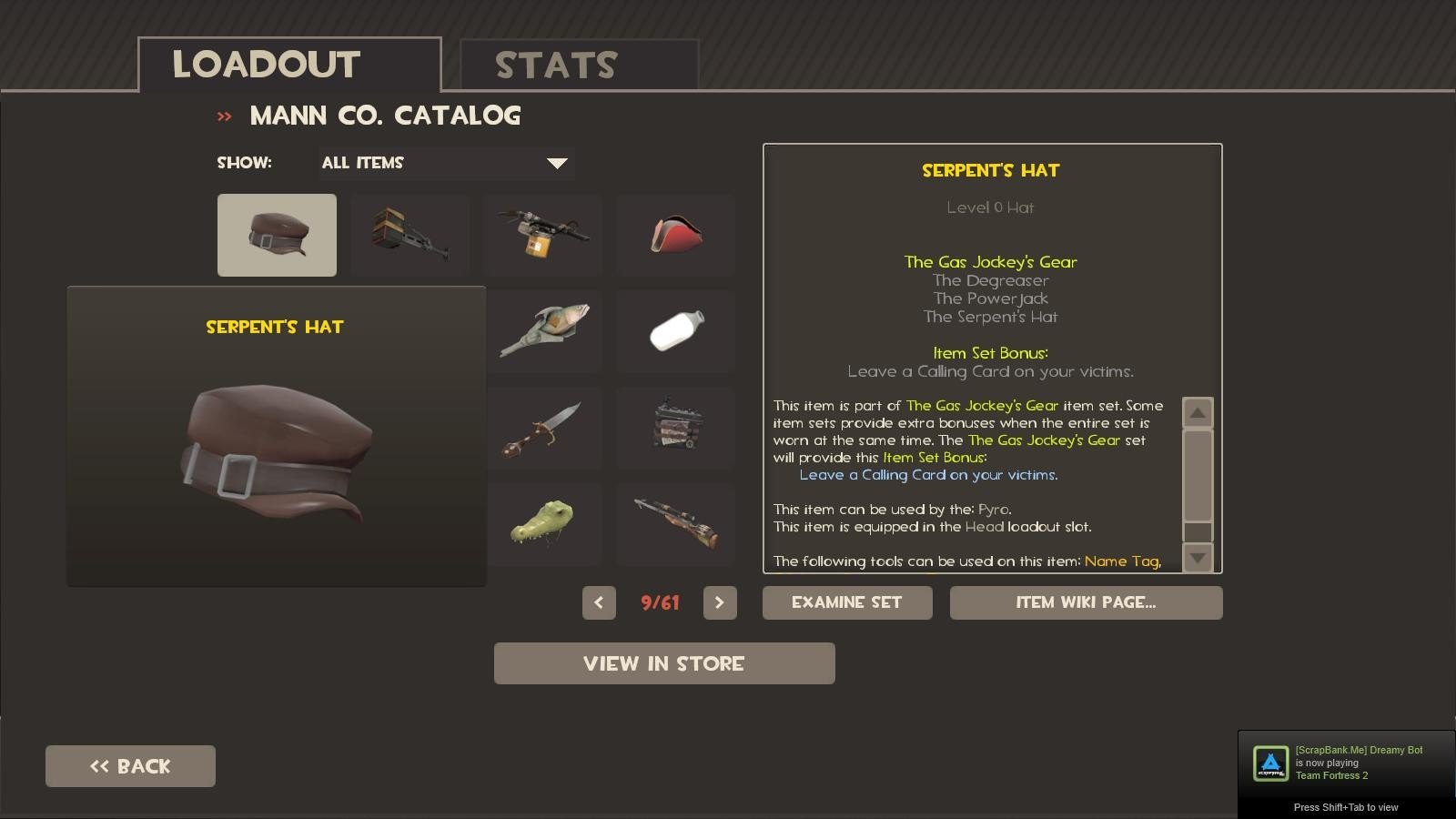Open the Item Wiki Page
This screenshot has width=1456, height=819.
pyautogui.click(x=1086, y=602)
